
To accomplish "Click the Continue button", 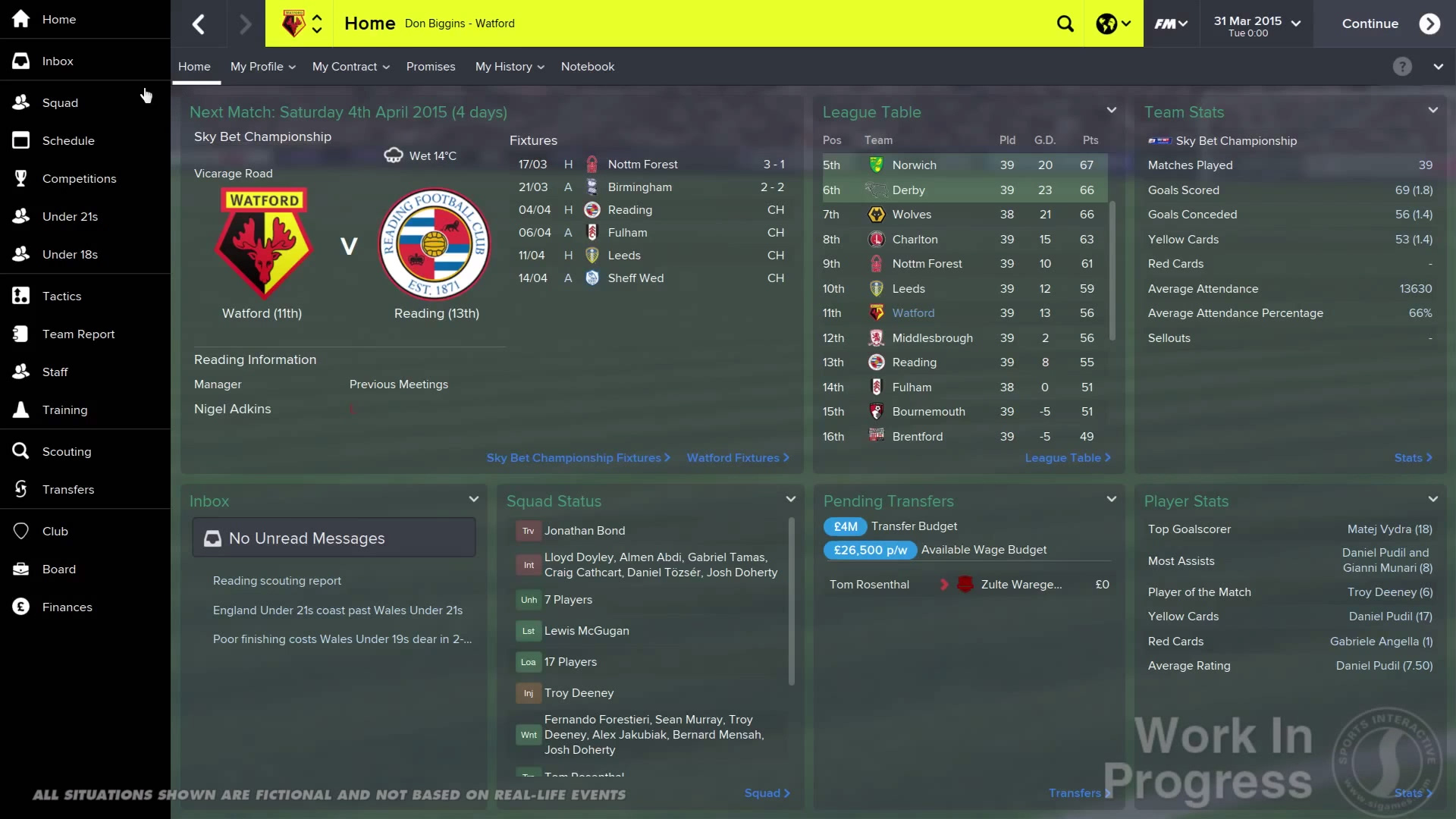I will tap(1389, 24).
